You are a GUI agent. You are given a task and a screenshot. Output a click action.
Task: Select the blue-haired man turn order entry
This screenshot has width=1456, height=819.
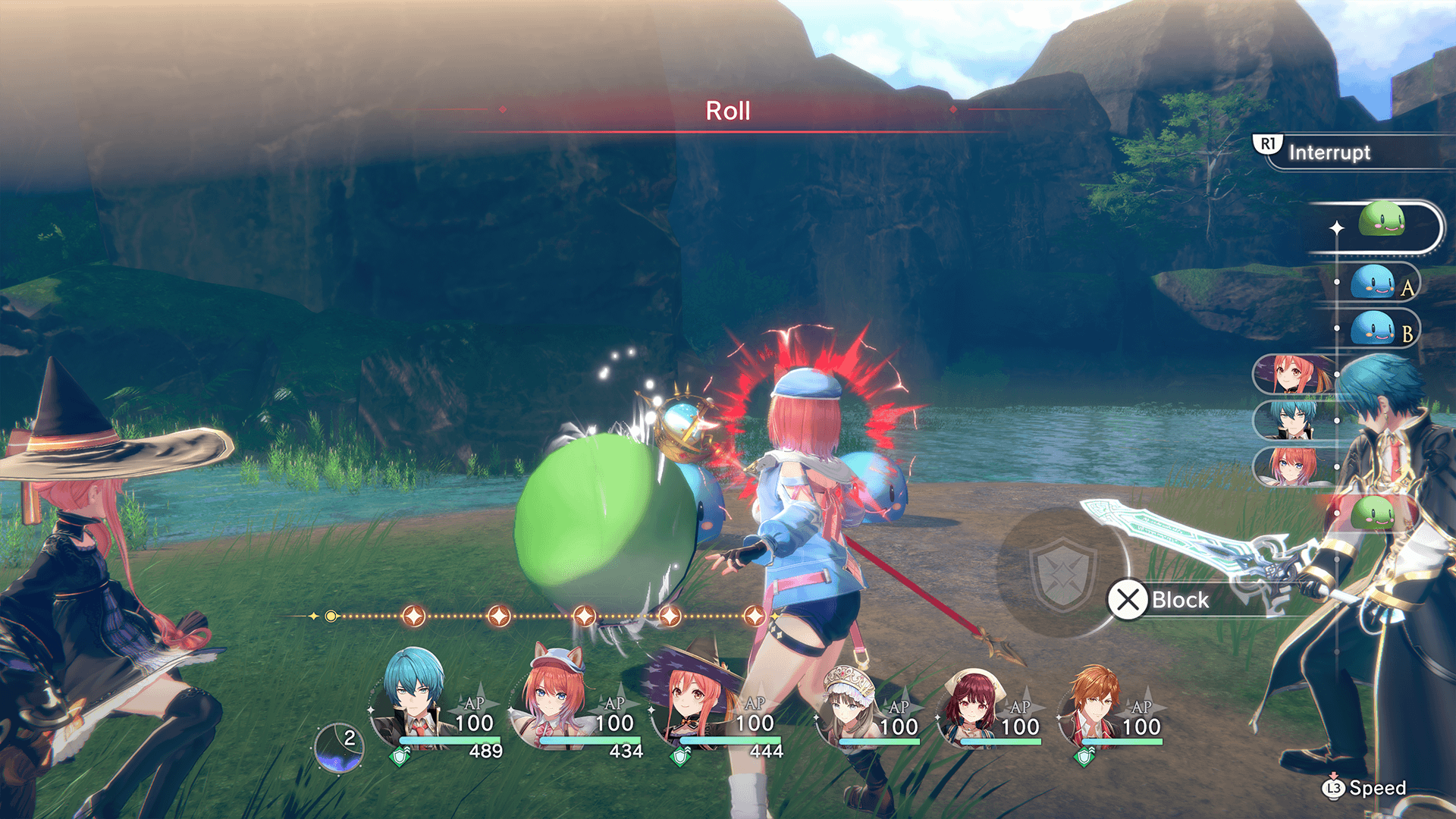pyautogui.click(x=1293, y=420)
